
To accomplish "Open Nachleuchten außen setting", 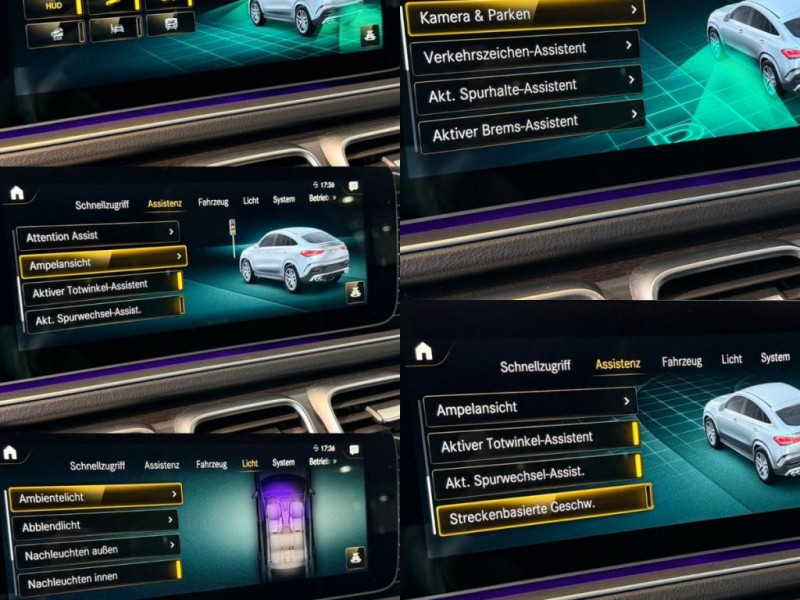I will pos(96,551).
